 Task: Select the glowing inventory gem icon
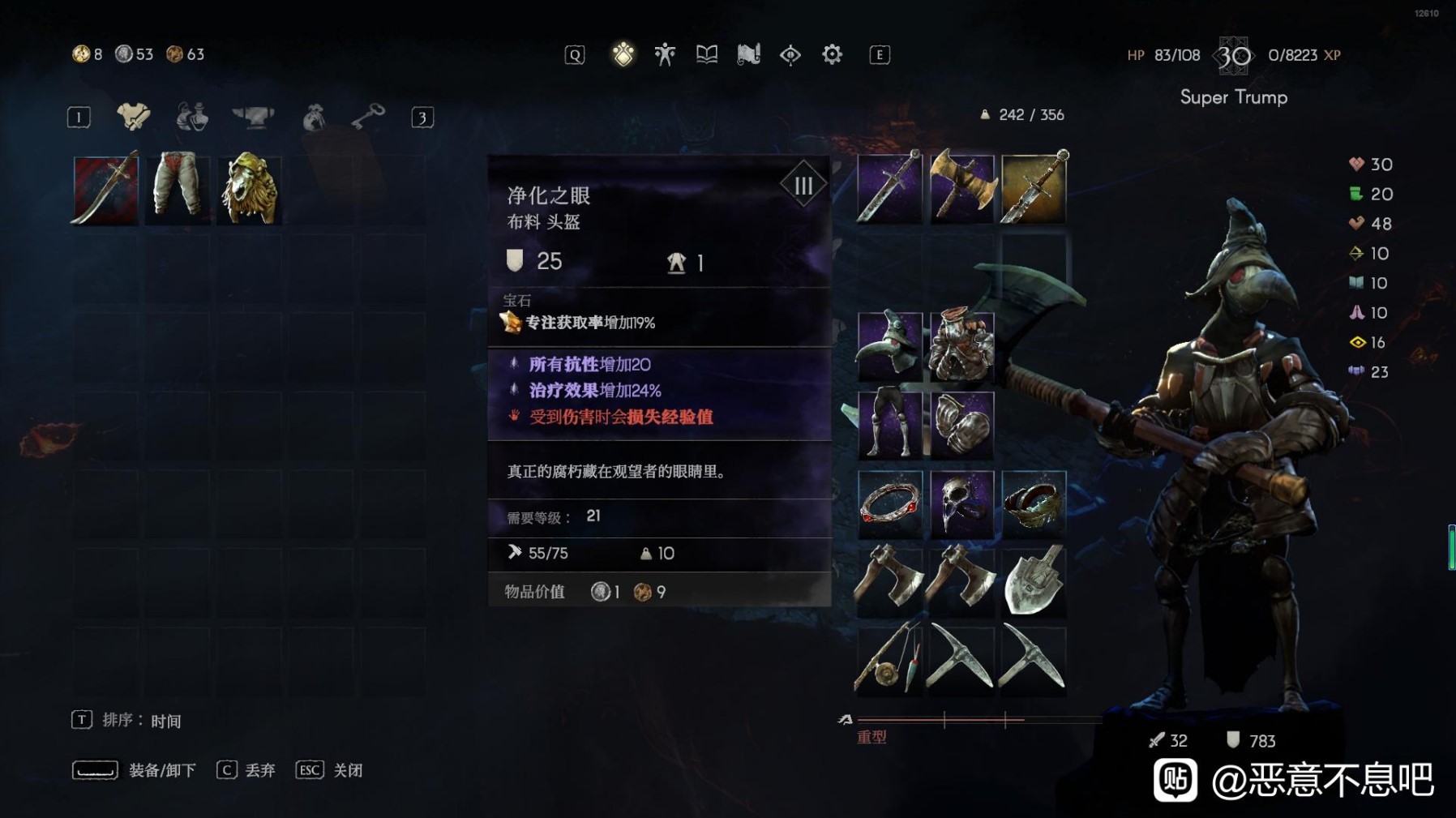click(623, 54)
